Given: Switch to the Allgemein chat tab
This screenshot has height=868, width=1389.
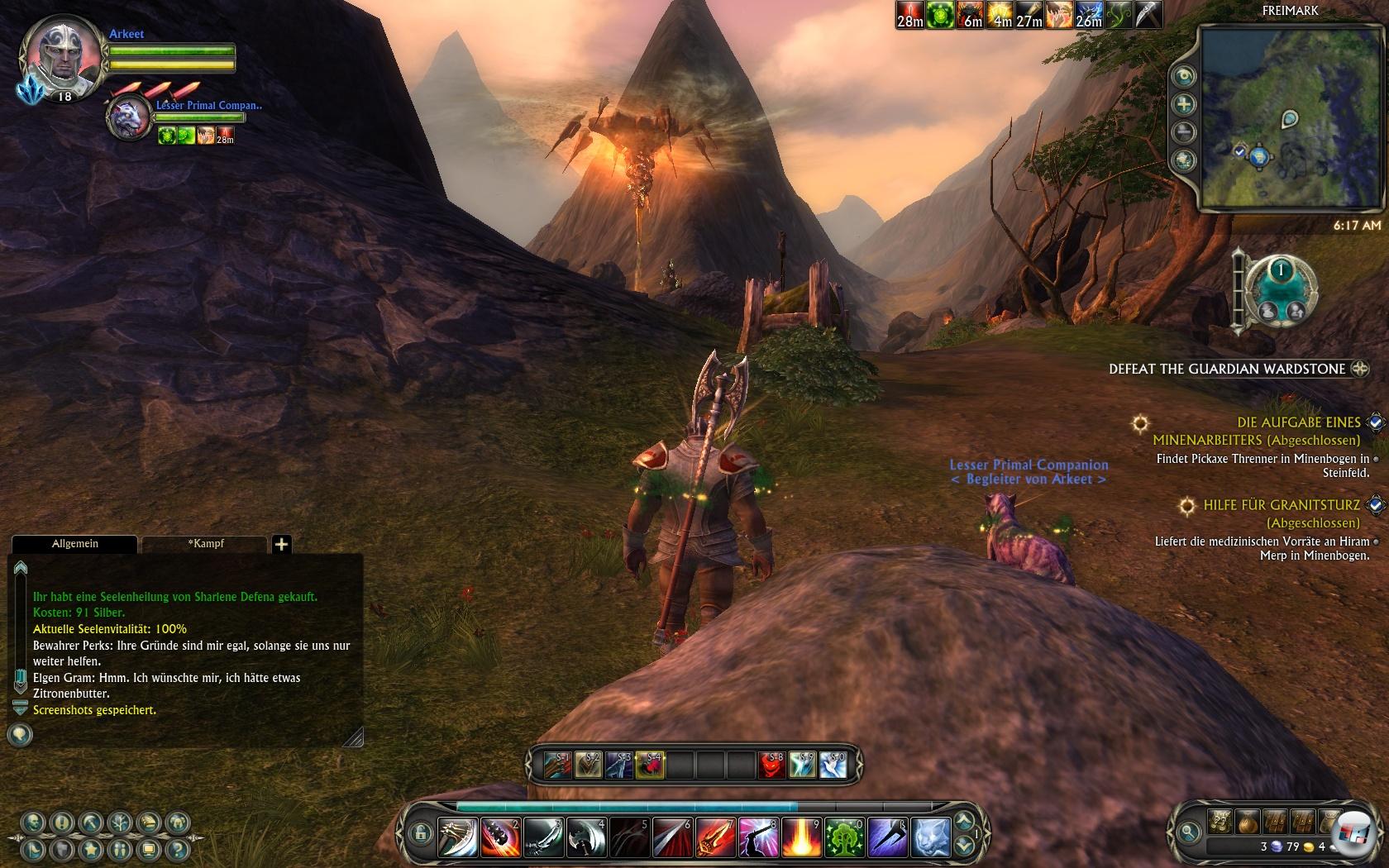Looking at the screenshot, I should coord(74,544).
